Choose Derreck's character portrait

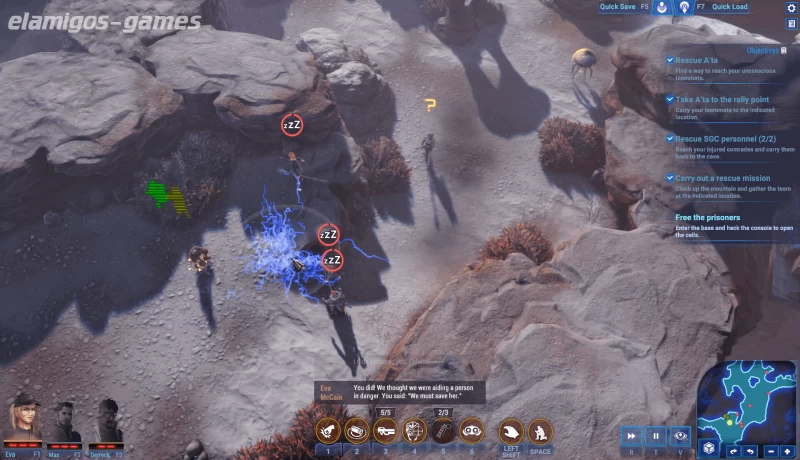coord(107,420)
